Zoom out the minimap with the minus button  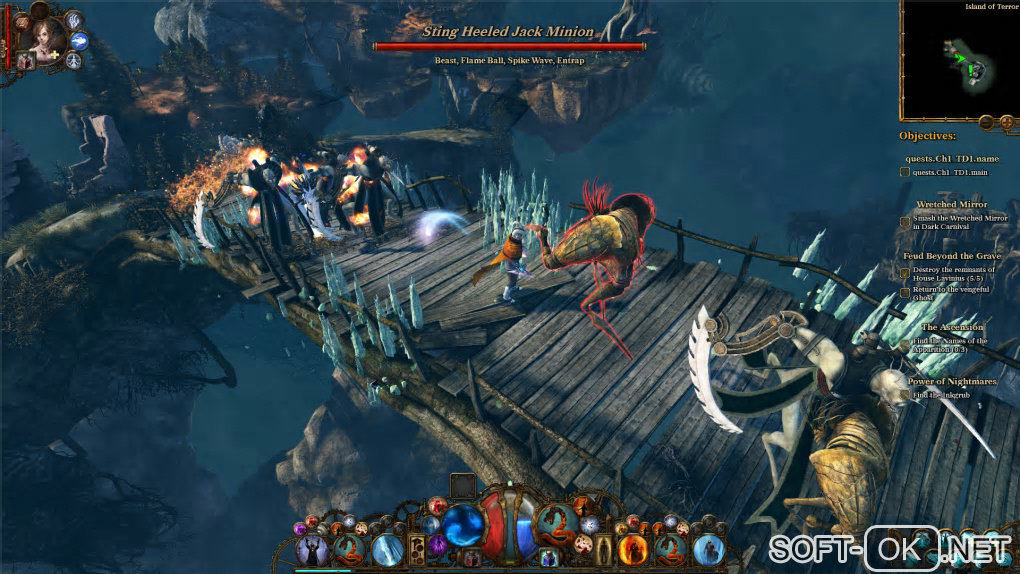(985, 122)
